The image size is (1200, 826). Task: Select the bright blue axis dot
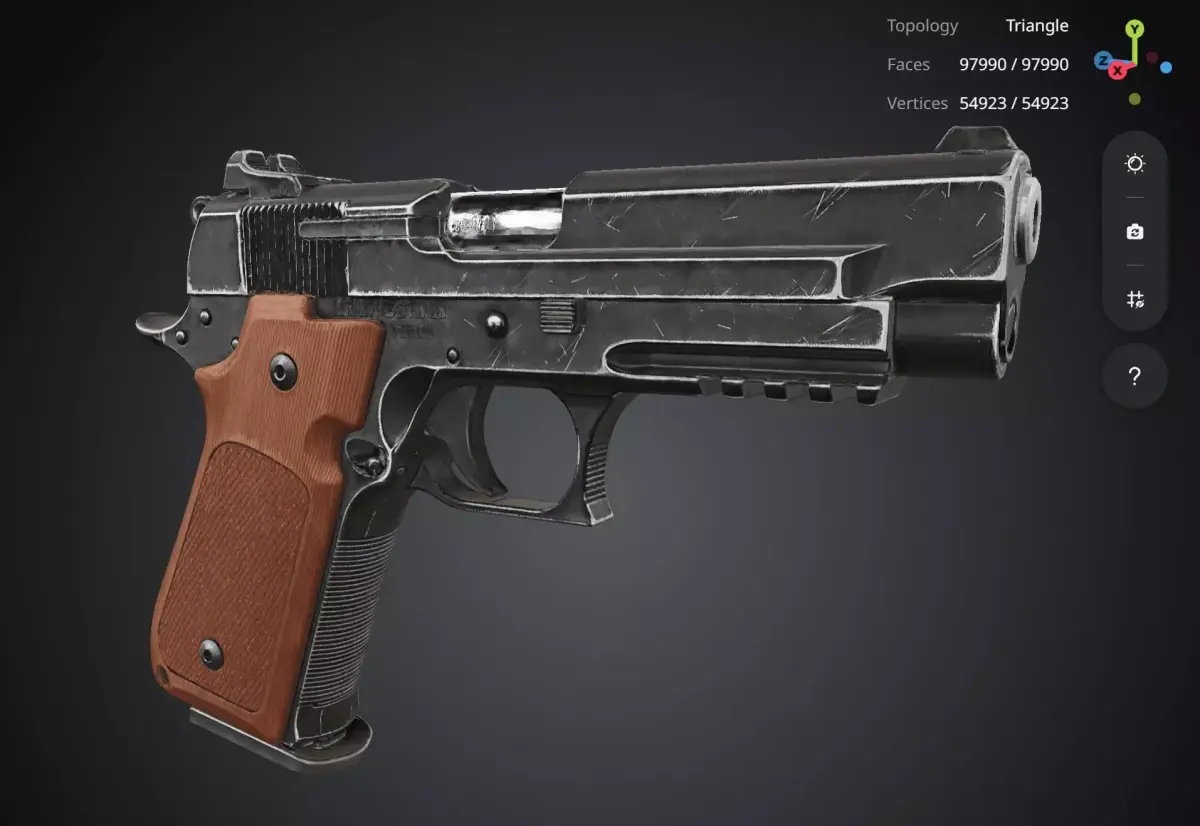1166,68
